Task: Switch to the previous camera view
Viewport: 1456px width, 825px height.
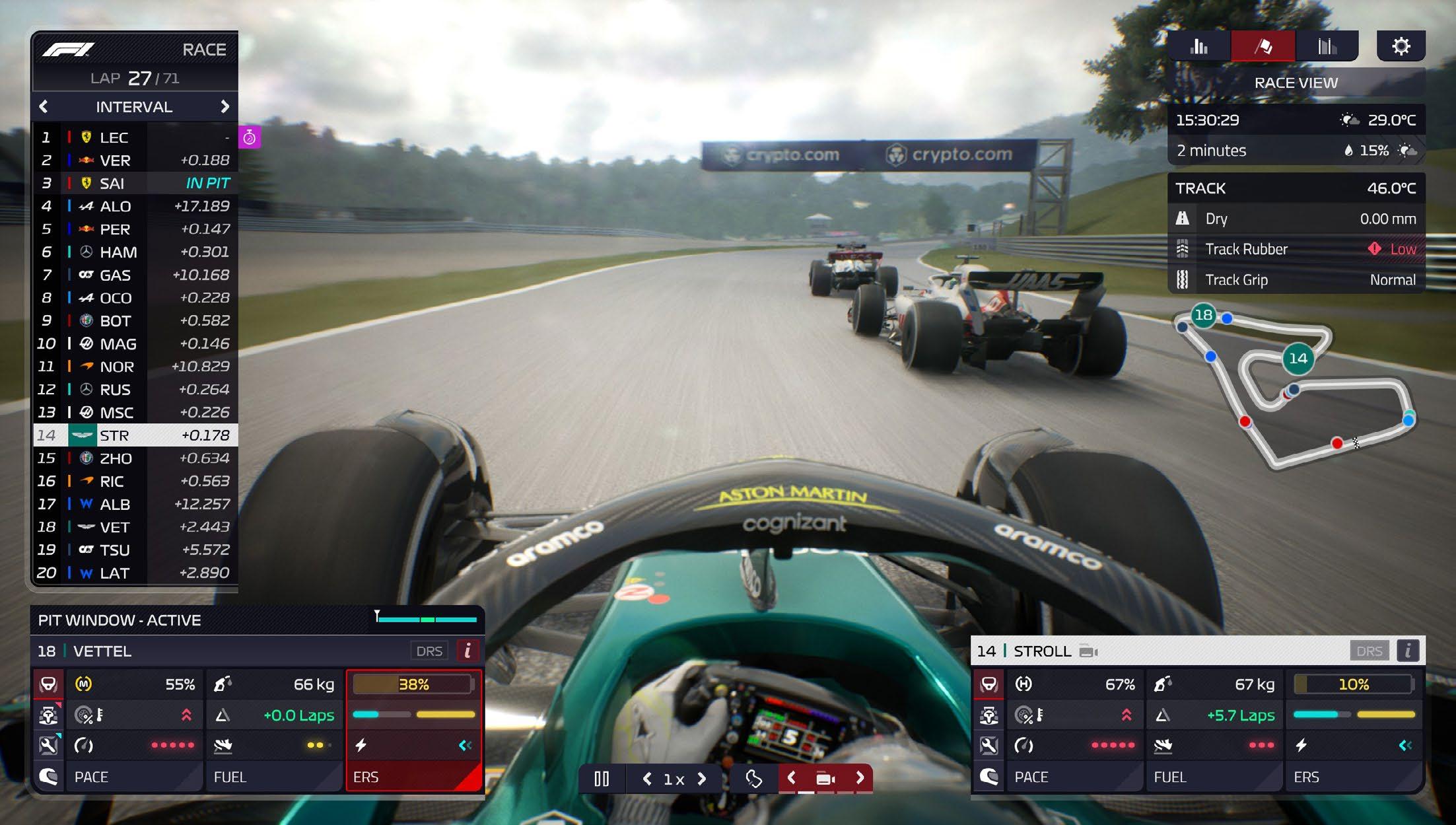Action: [x=791, y=778]
